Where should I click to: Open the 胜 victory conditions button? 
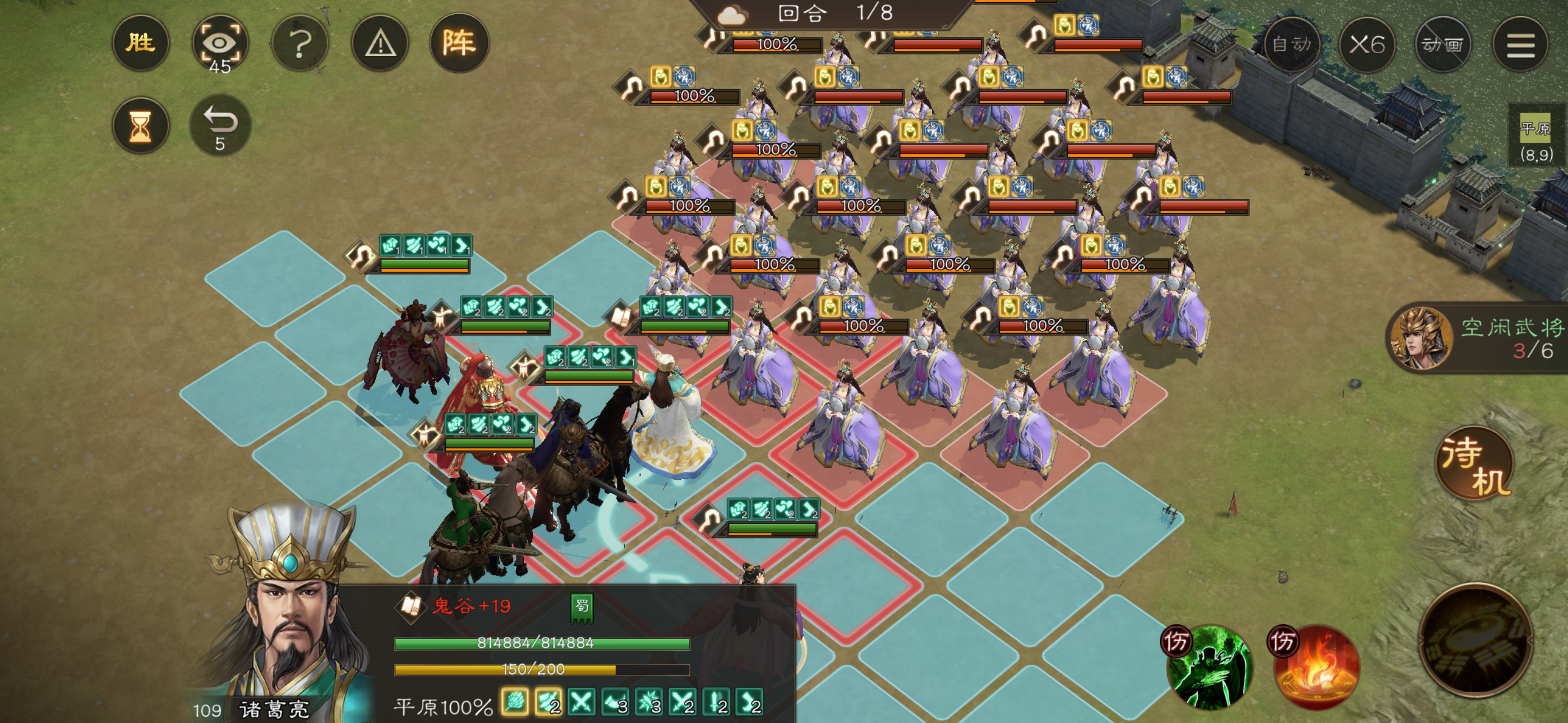pyautogui.click(x=141, y=43)
